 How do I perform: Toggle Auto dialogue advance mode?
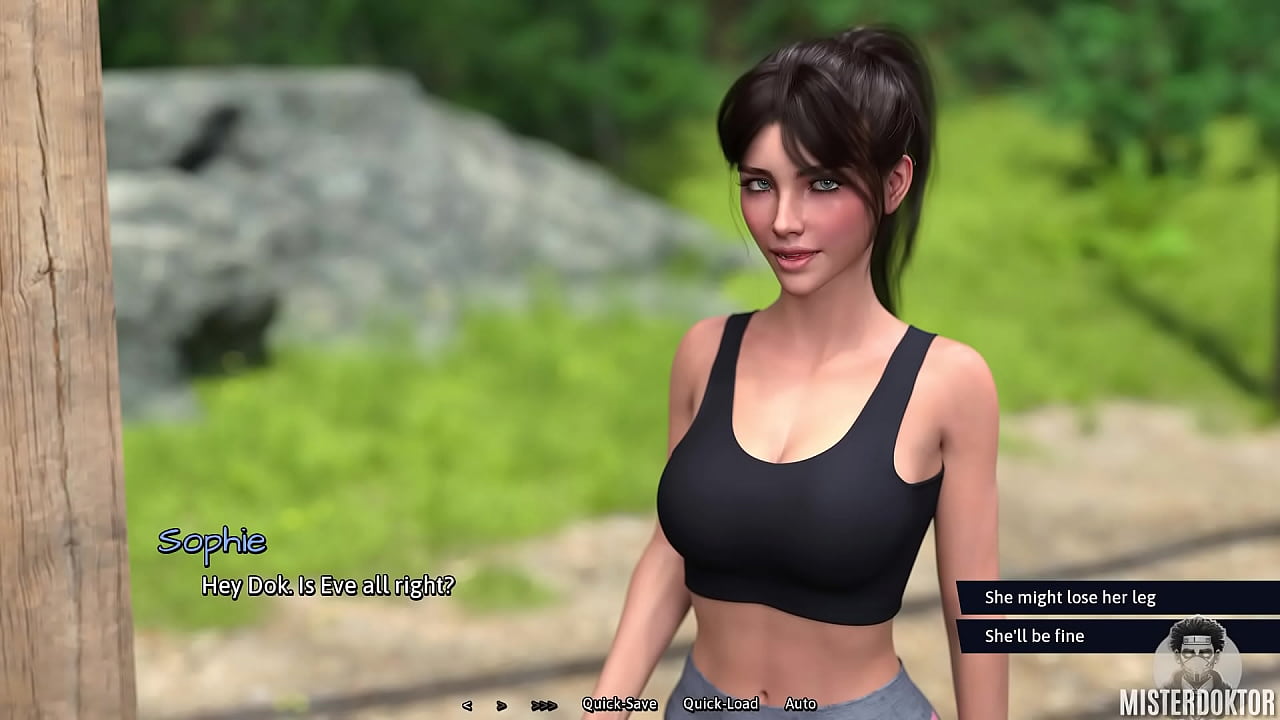(x=800, y=703)
